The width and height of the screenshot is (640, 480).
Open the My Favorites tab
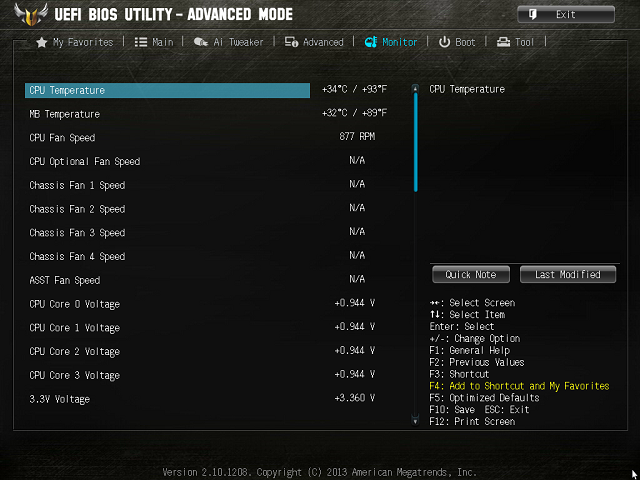74,42
